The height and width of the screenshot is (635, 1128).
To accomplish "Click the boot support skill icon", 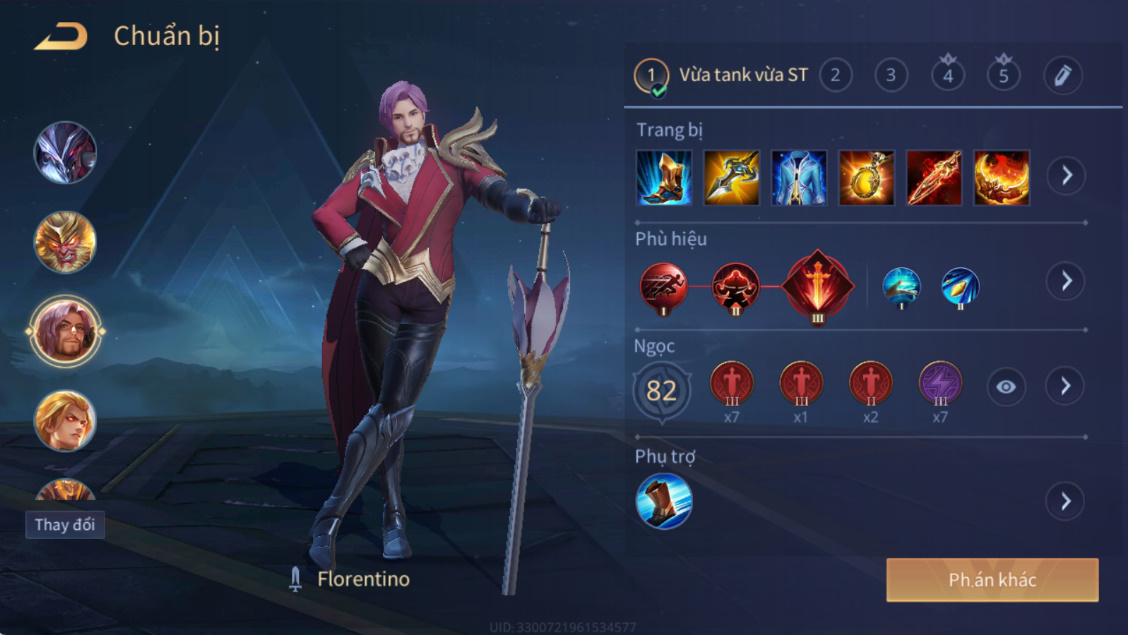I will pyautogui.click(x=664, y=501).
